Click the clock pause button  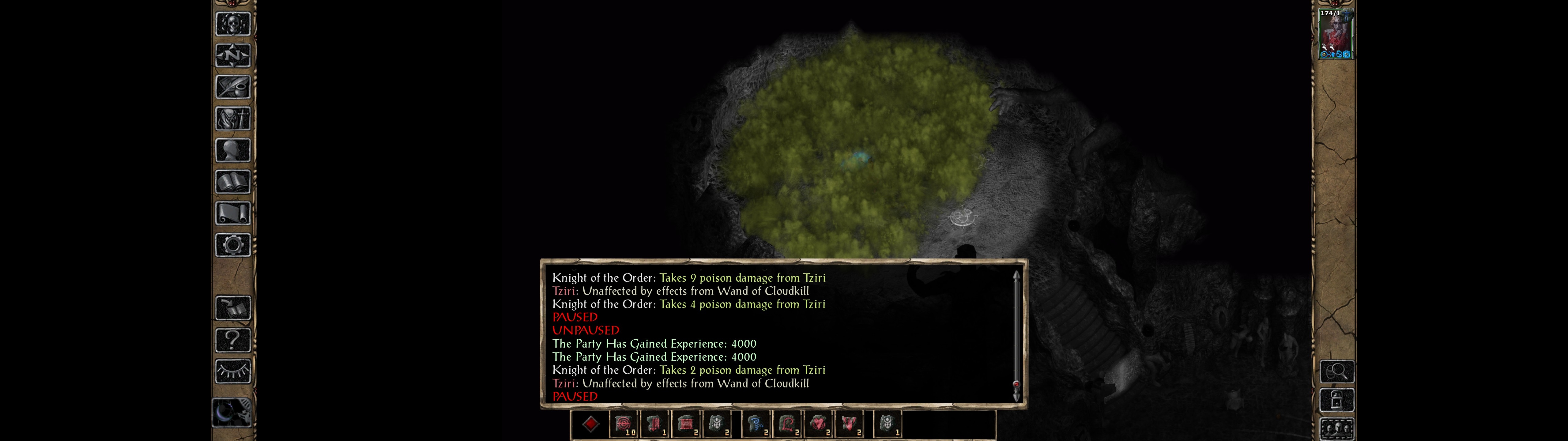[x=231, y=412]
